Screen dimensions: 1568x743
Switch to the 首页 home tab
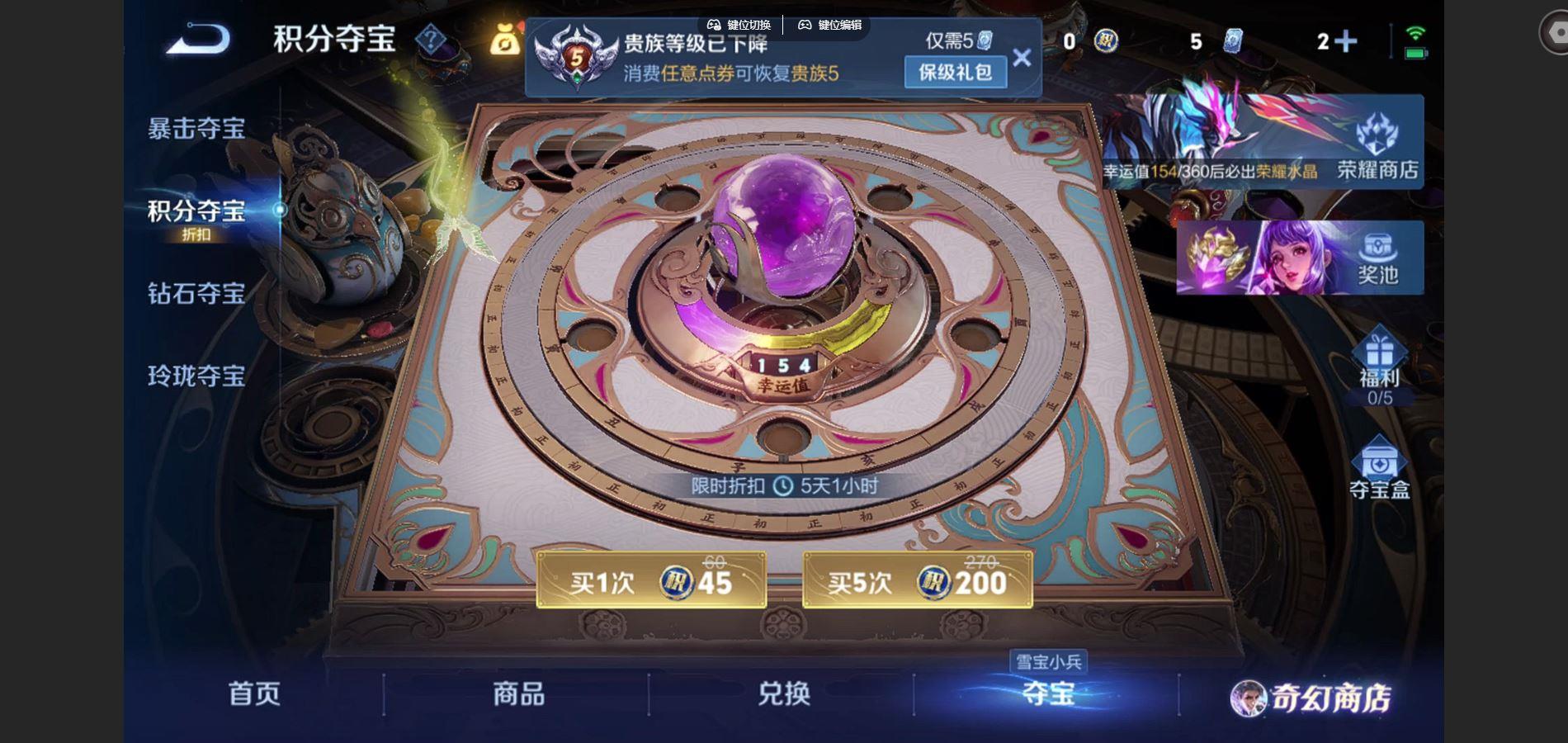coord(256,696)
